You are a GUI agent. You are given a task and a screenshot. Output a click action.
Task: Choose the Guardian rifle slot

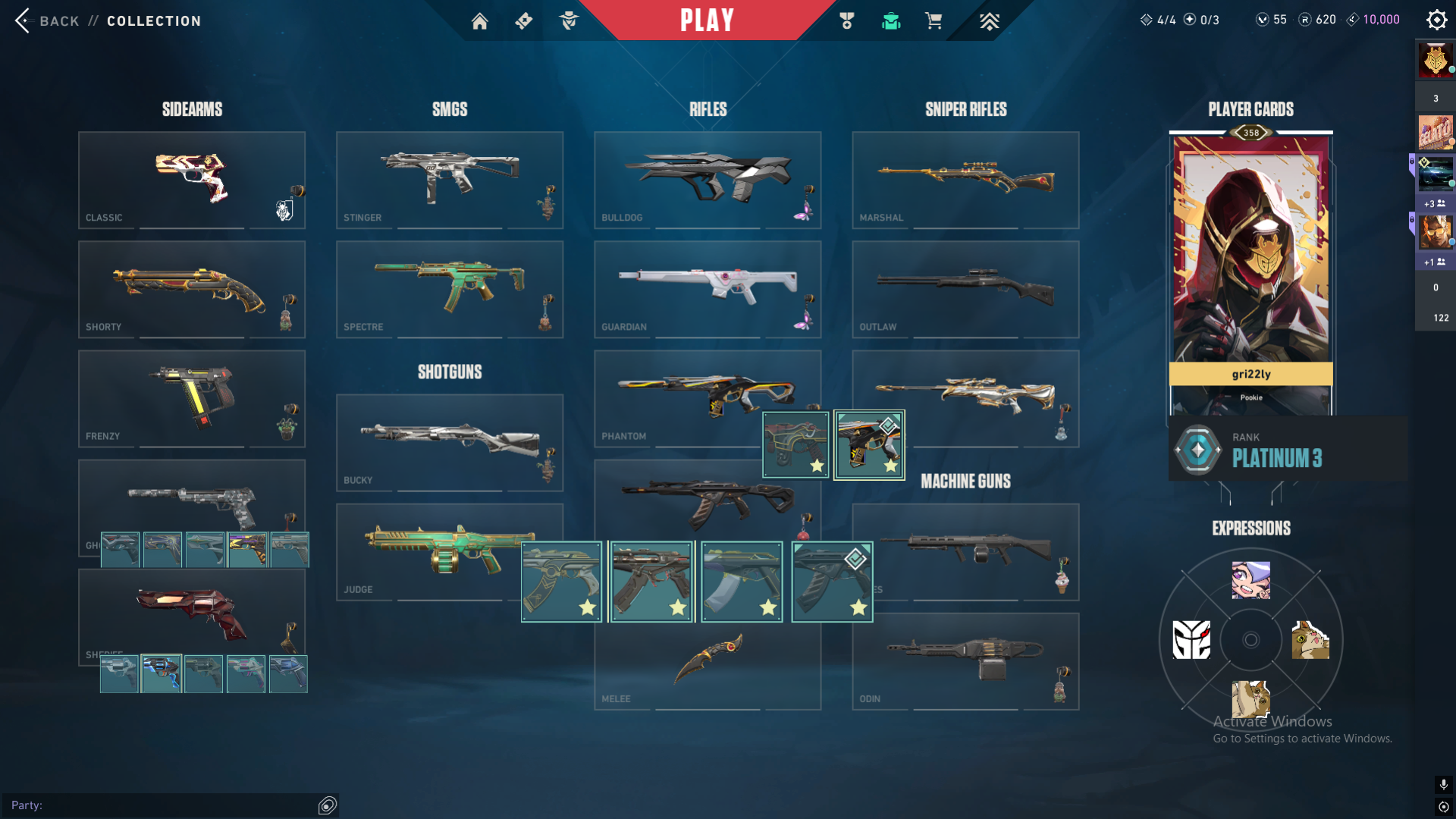[708, 289]
